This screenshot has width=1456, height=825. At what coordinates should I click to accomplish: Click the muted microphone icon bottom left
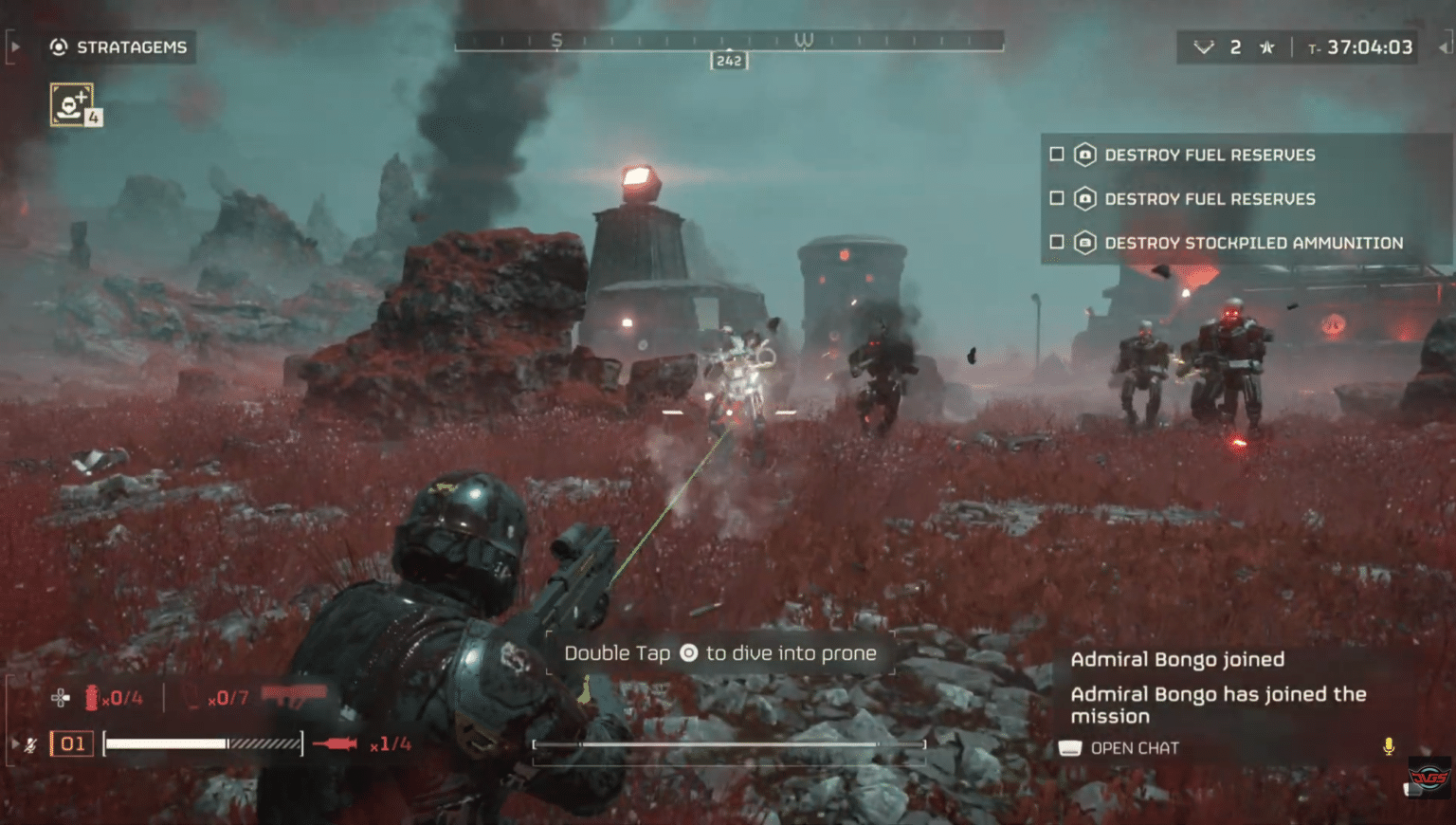[x=31, y=744]
